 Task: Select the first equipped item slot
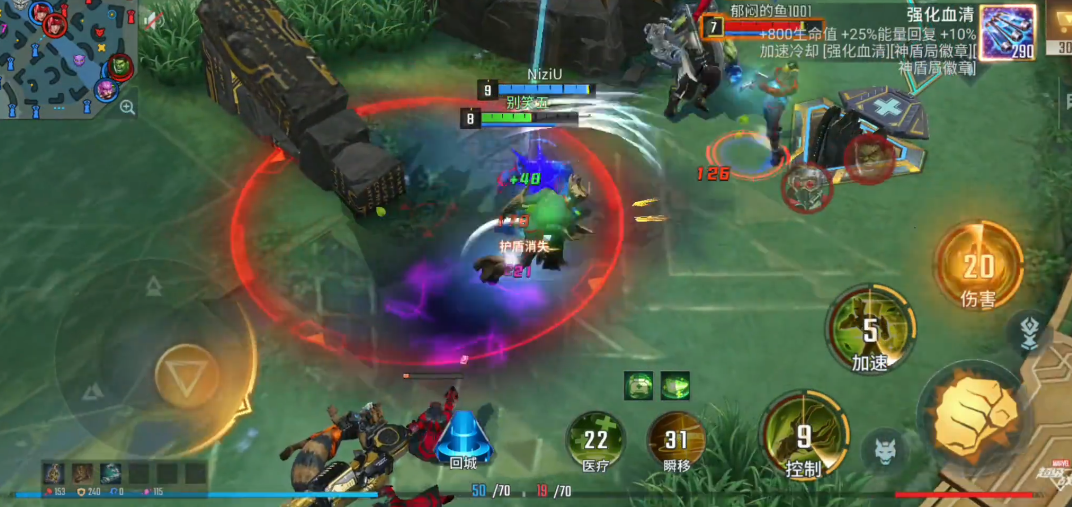point(54,472)
